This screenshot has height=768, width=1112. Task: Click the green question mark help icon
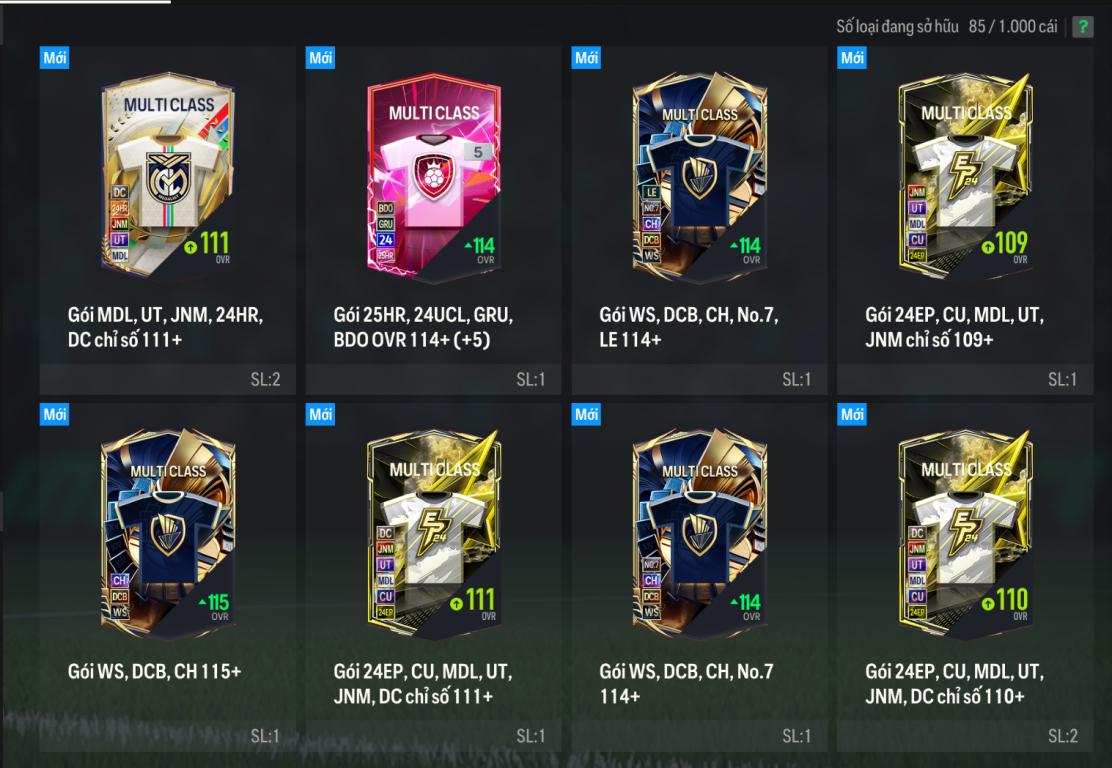[1083, 27]
